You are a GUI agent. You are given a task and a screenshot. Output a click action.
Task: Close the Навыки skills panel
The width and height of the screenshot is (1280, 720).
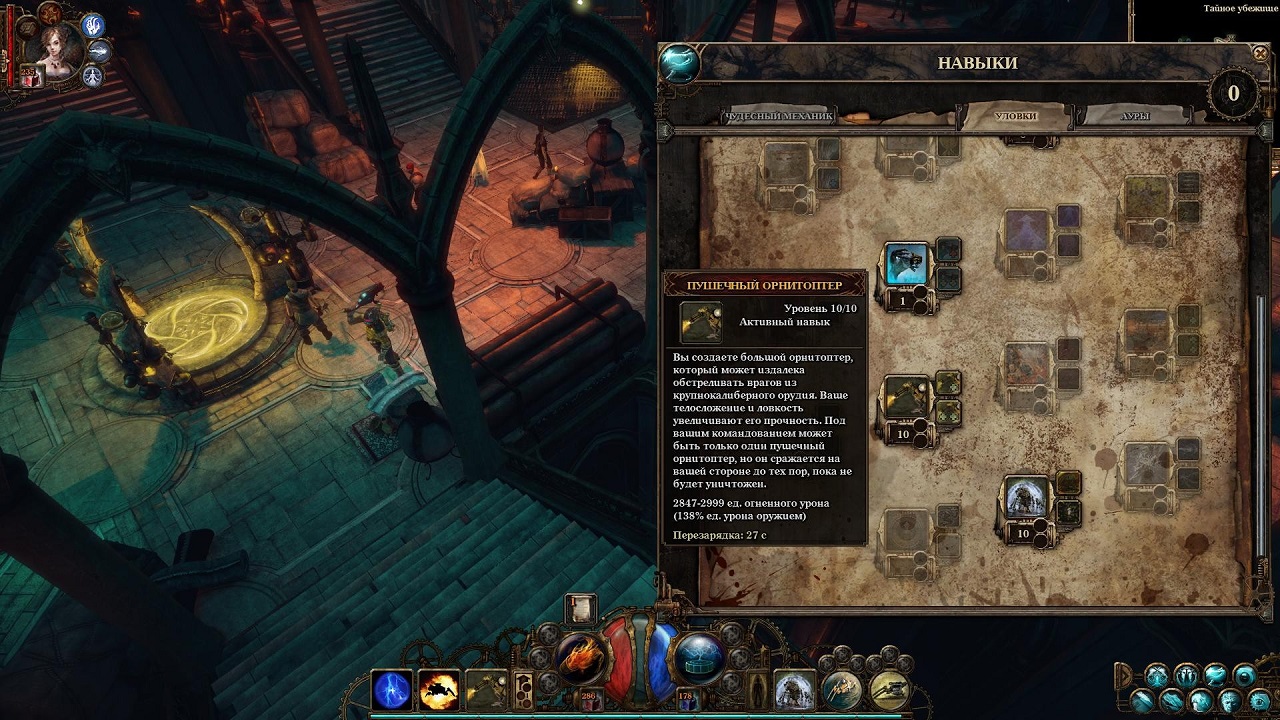(x=1259, y=53)
